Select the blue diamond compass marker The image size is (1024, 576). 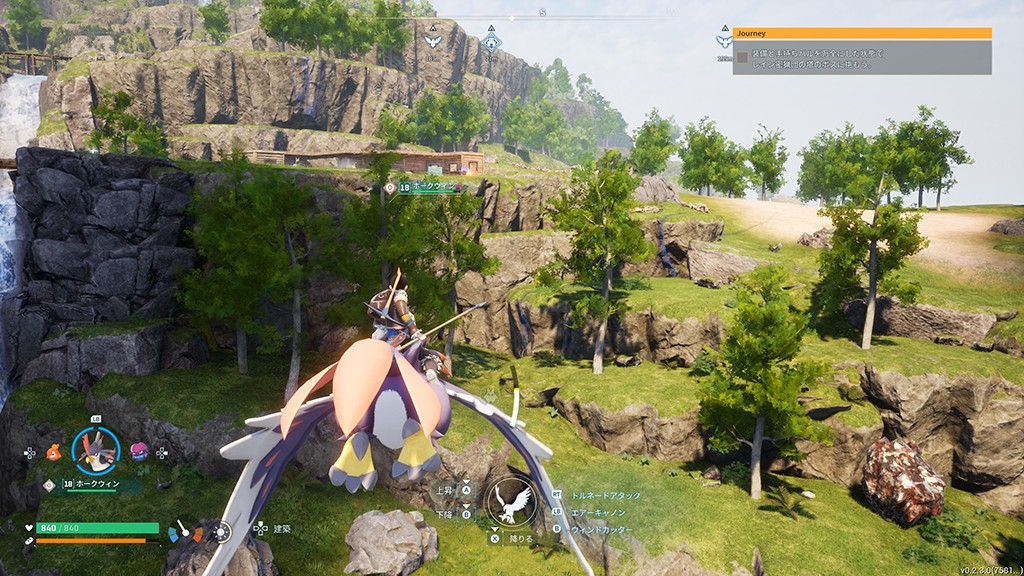tap(490, 41)
